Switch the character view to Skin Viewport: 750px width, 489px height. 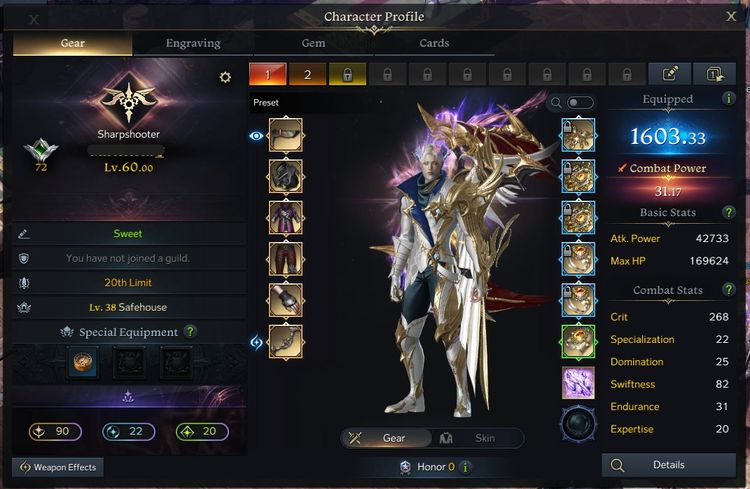click(475, 438)
